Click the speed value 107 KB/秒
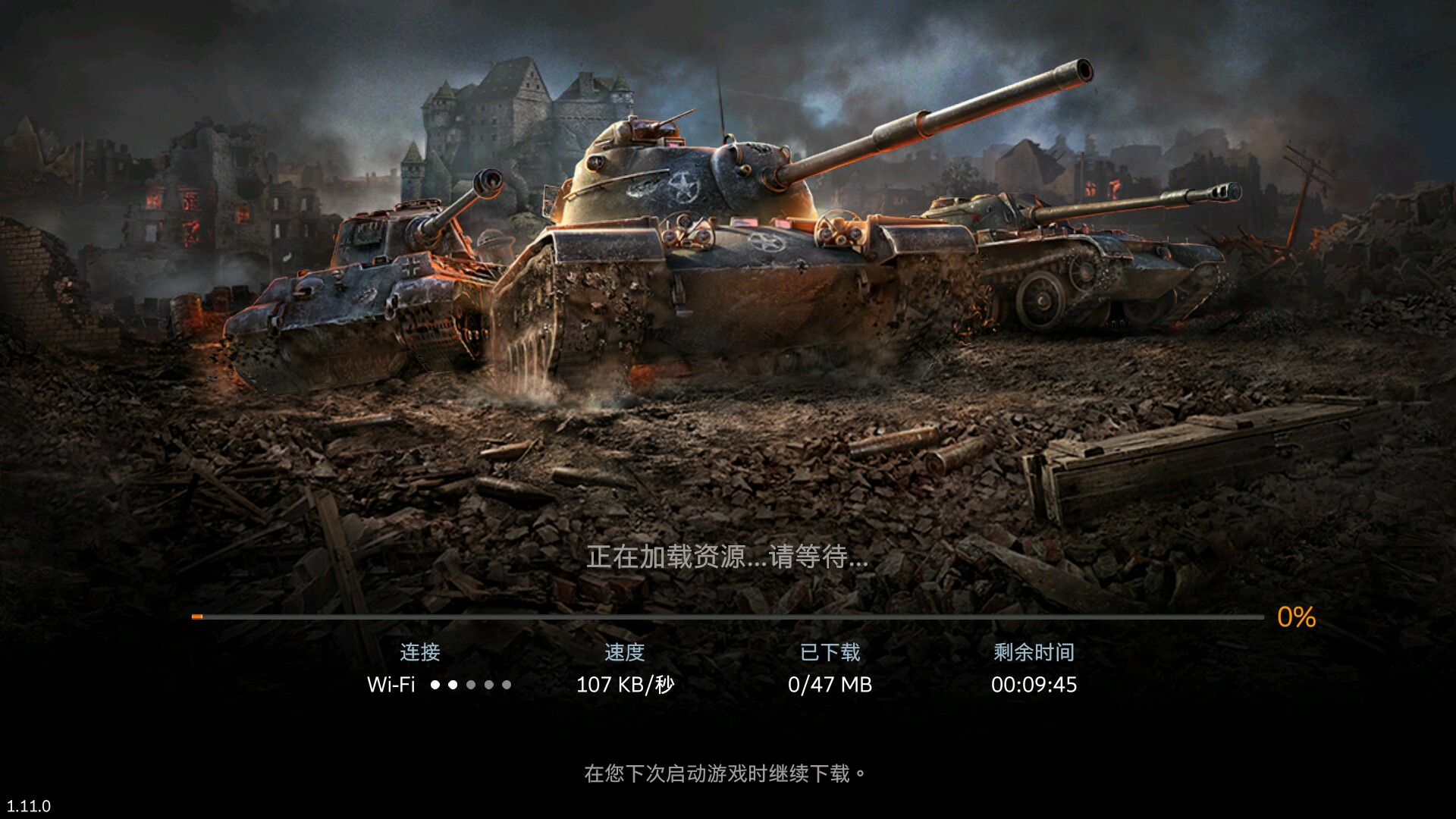This screenshot has height=819, width=1456. [x=623, y=685]
